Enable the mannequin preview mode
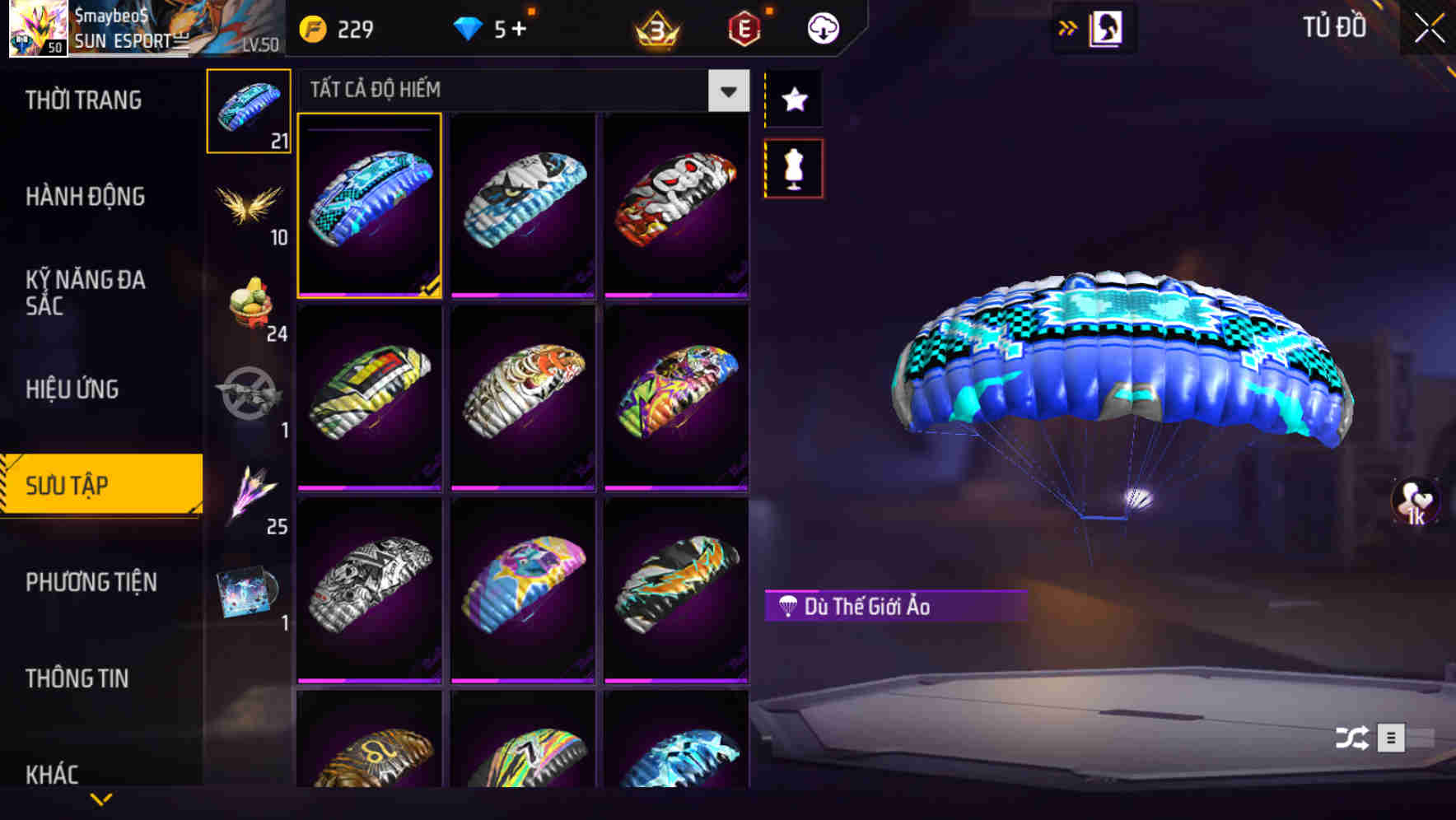 click(793, 167)
